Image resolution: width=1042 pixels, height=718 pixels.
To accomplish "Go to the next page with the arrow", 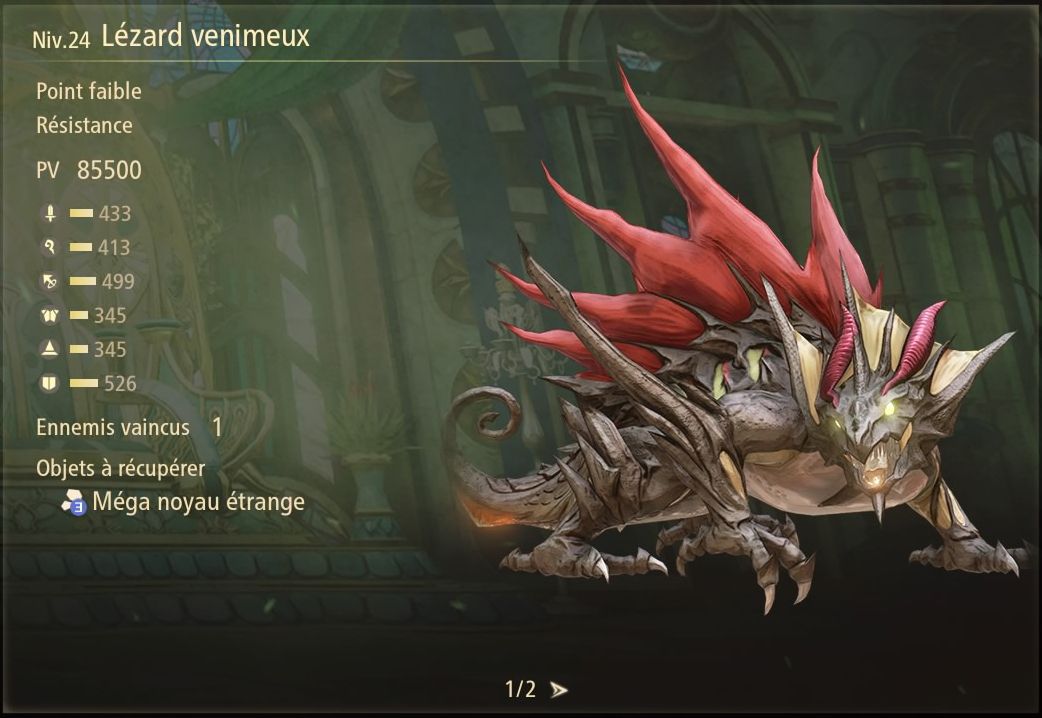I will click(x=559, y=690).
